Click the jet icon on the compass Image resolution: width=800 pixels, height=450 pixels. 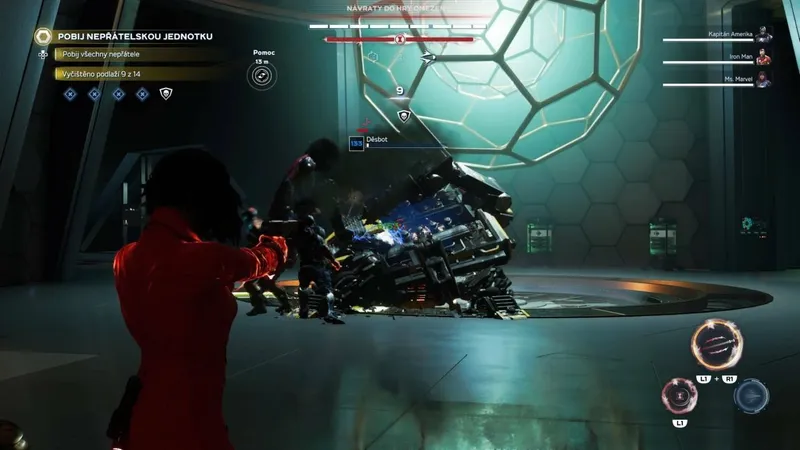tap(428, 58)
